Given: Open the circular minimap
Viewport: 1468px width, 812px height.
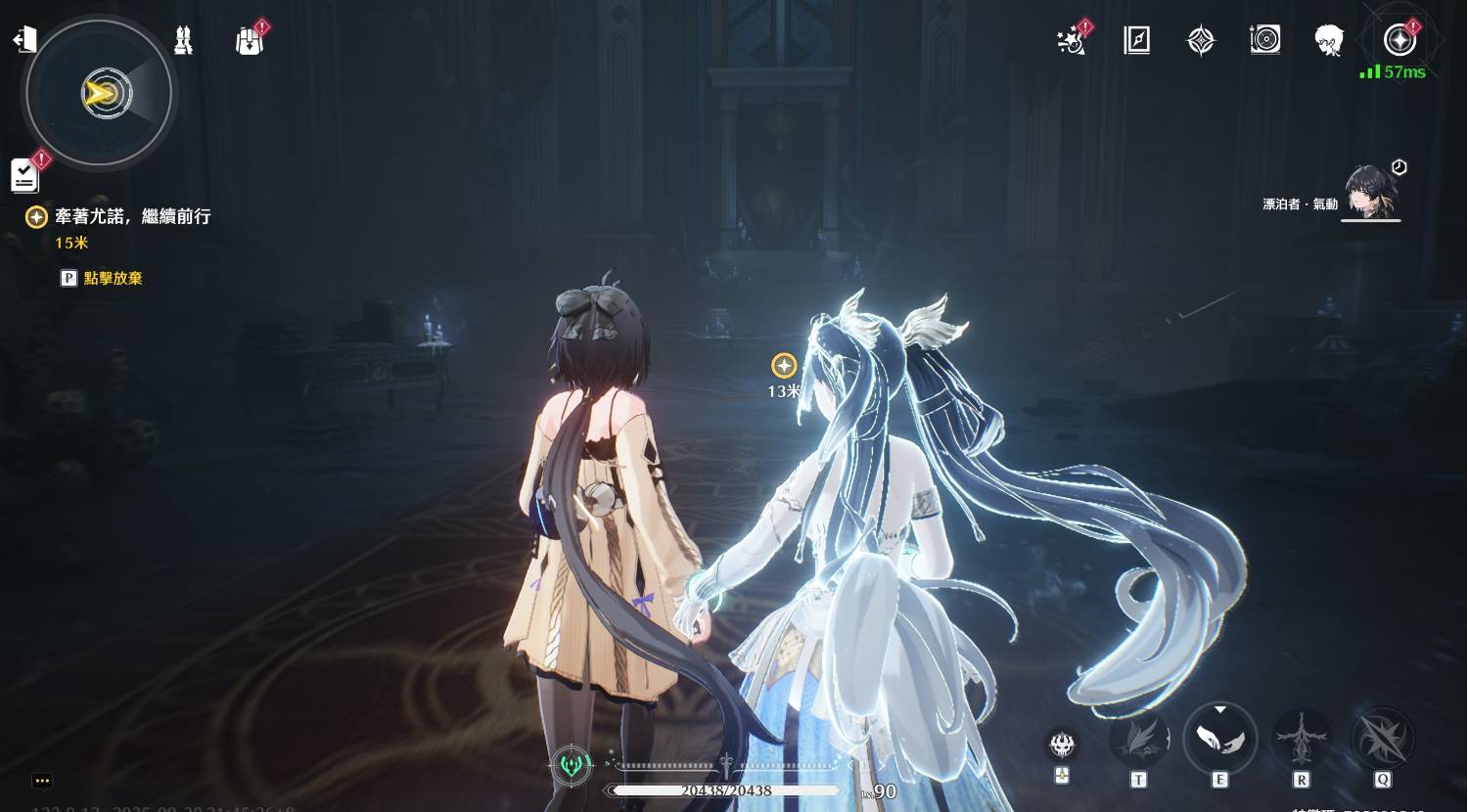Looking at the screenshot, I should [x=99, y=94].
